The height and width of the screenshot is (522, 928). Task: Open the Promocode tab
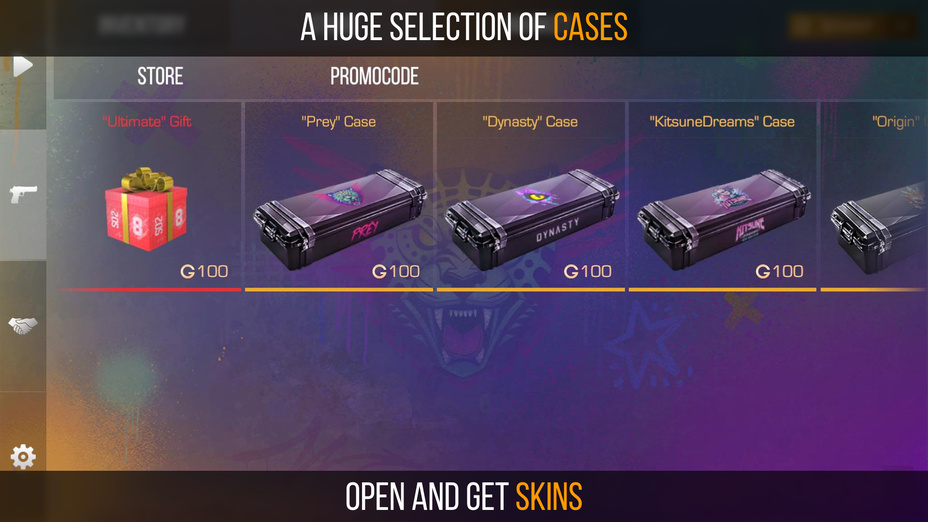pyautogui.click(x=374, y=76)
